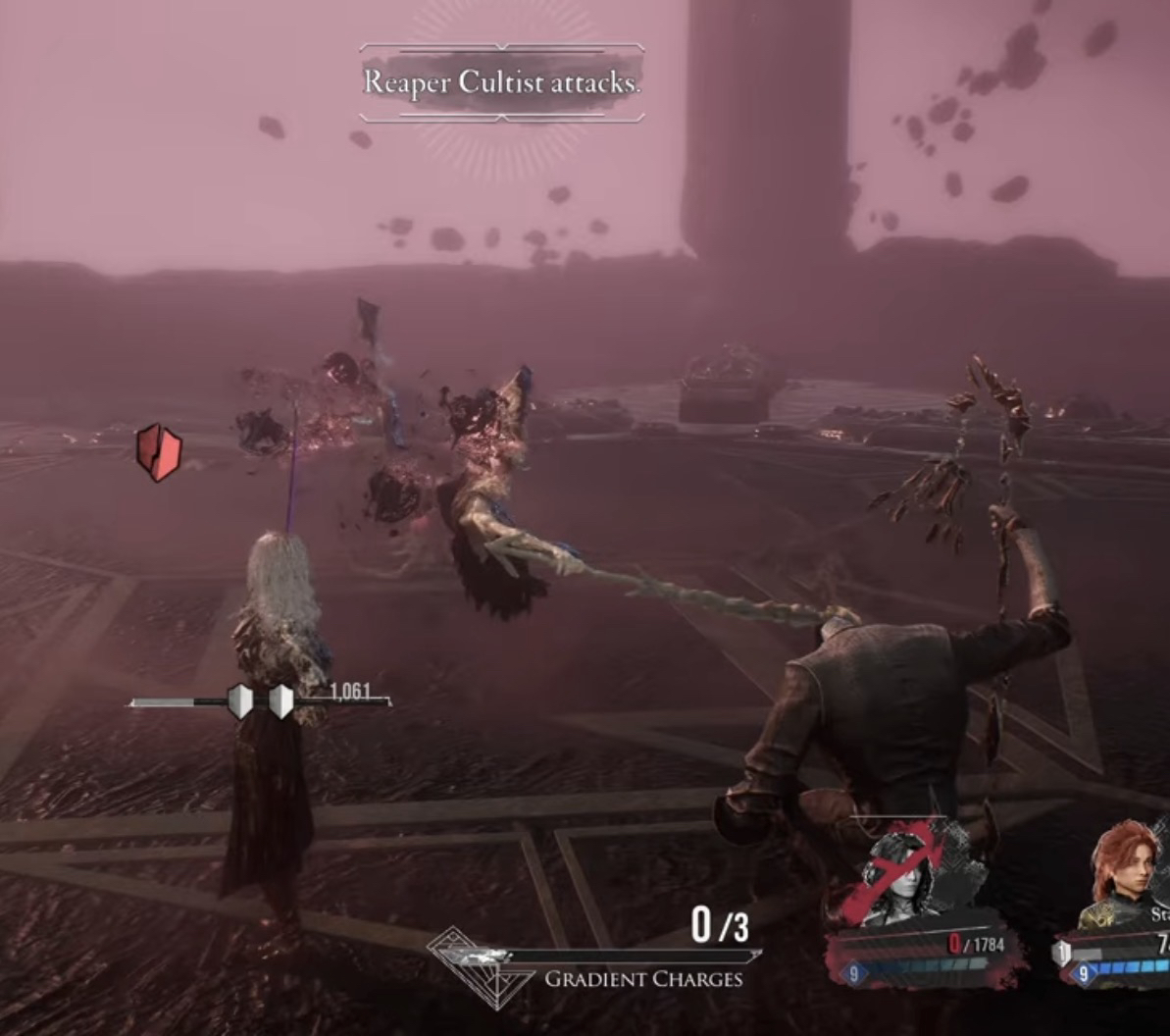Select the red-haired party member portrait
1170x1036 pixels.
[x=1125, y=874]
